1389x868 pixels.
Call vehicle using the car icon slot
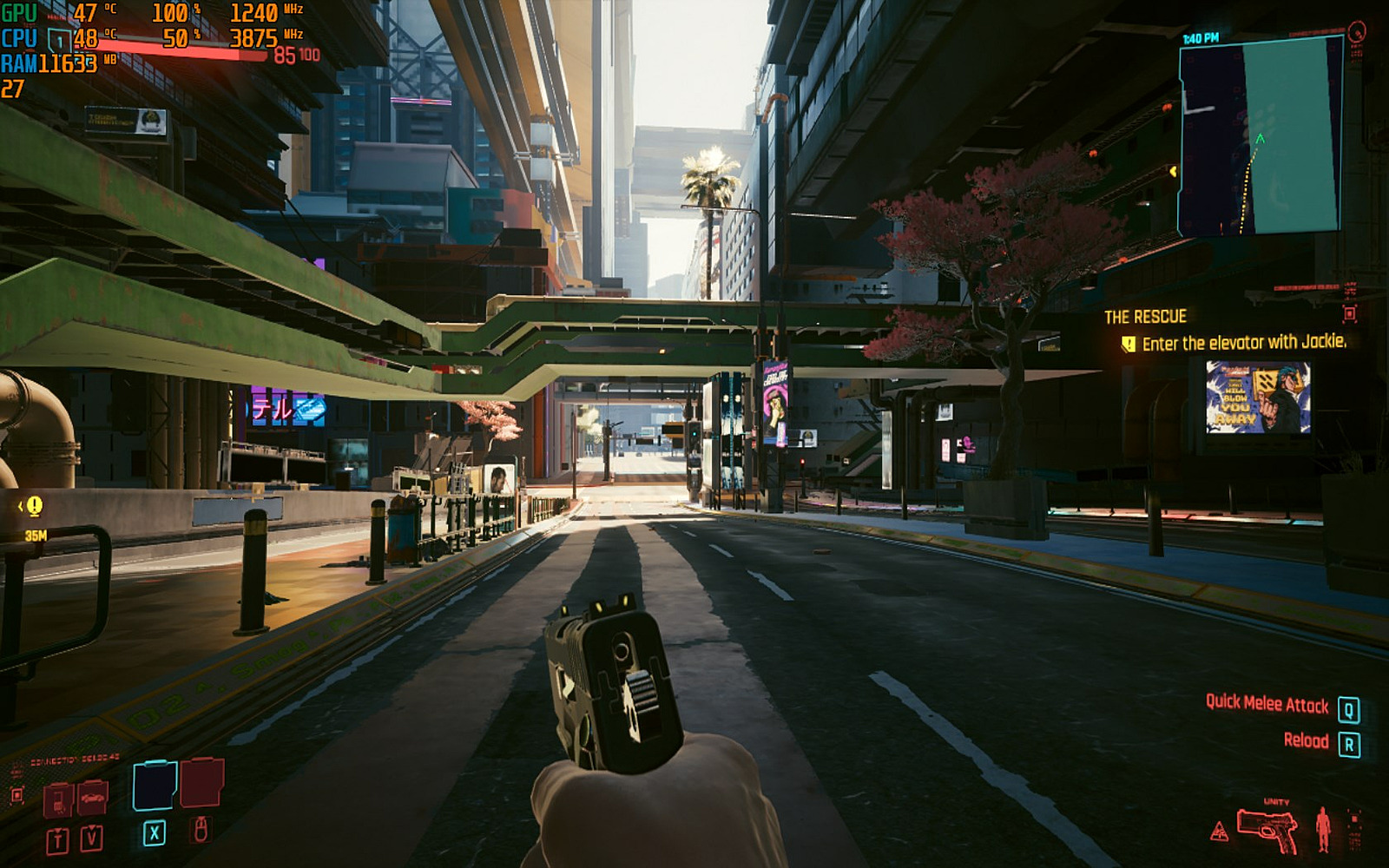pos(92,797)
